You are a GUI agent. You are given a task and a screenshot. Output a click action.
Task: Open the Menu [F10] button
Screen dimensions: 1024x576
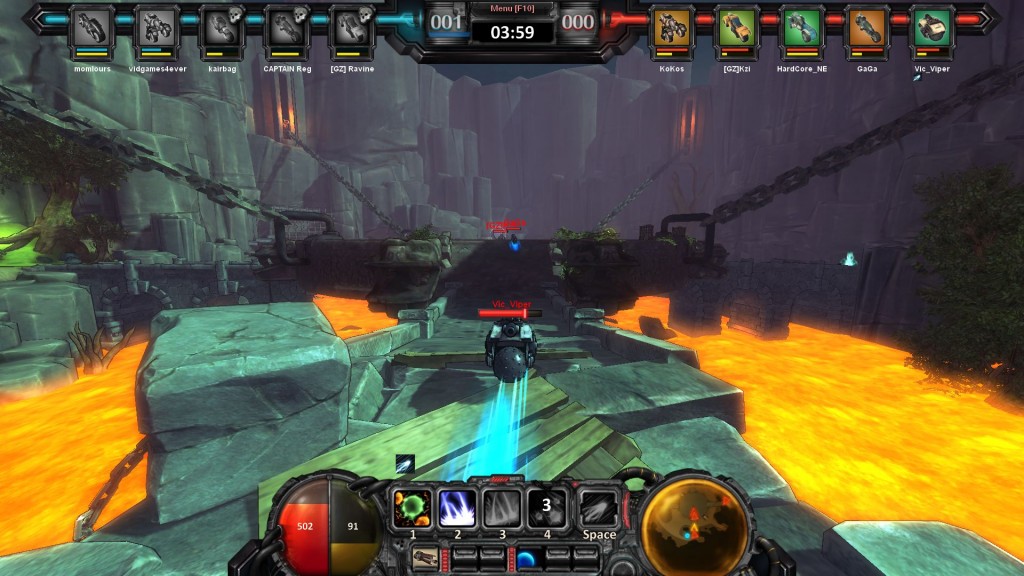(512, 9)
